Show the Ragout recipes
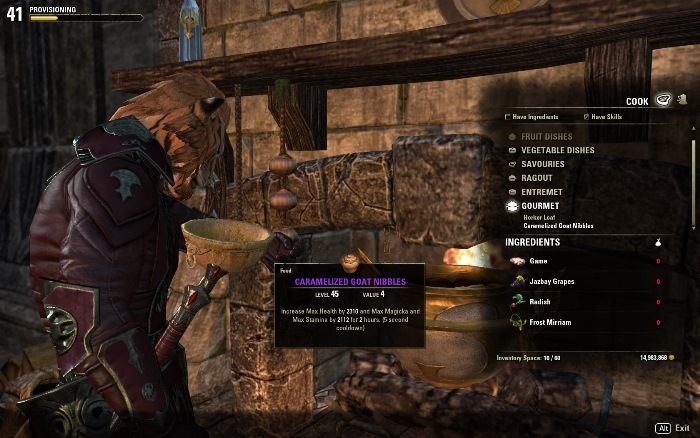The height and width of the screenshot is (438, 700). click(x=536, y=178)
